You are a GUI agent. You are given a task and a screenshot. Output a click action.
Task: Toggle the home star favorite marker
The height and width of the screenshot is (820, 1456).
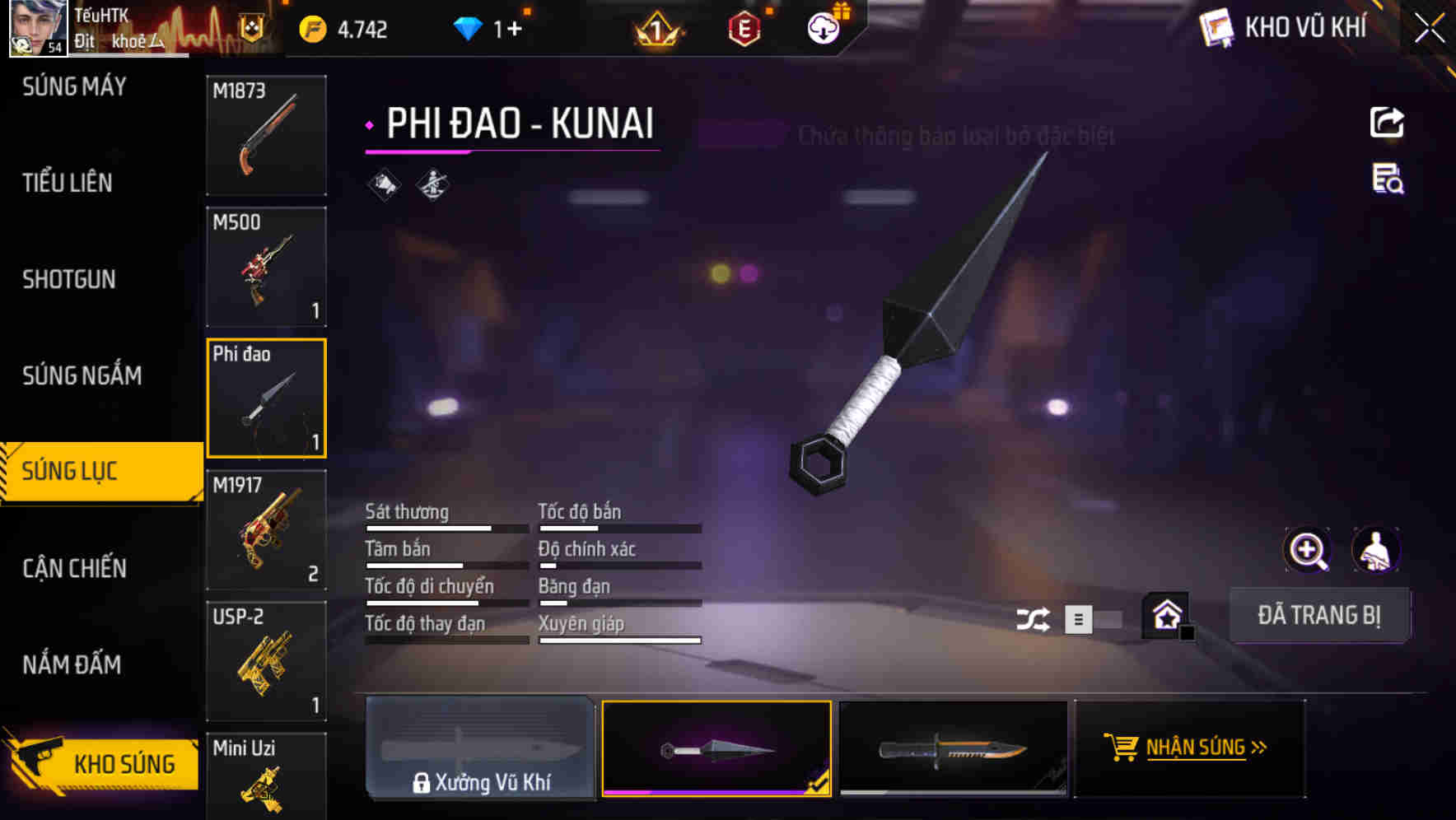click(1166, 614)
